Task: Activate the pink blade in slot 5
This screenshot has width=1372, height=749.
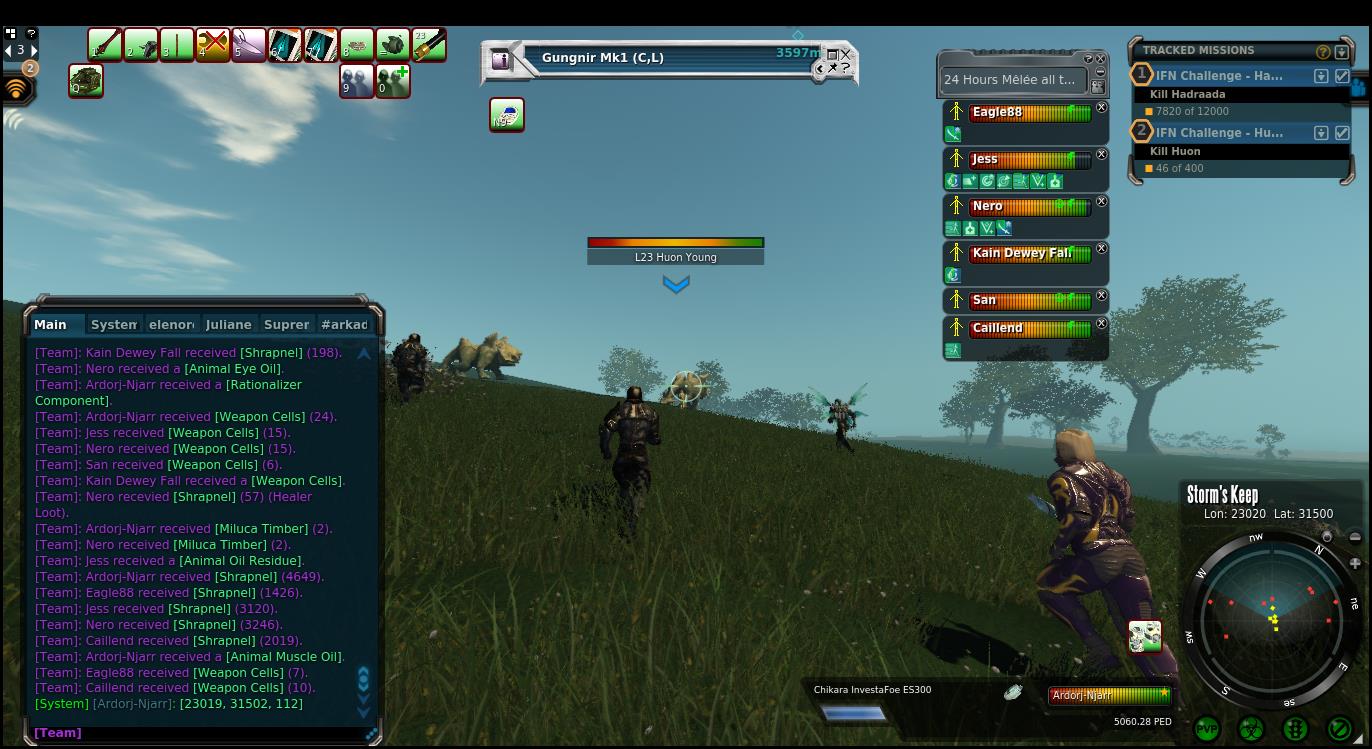Action: [249, 45]
